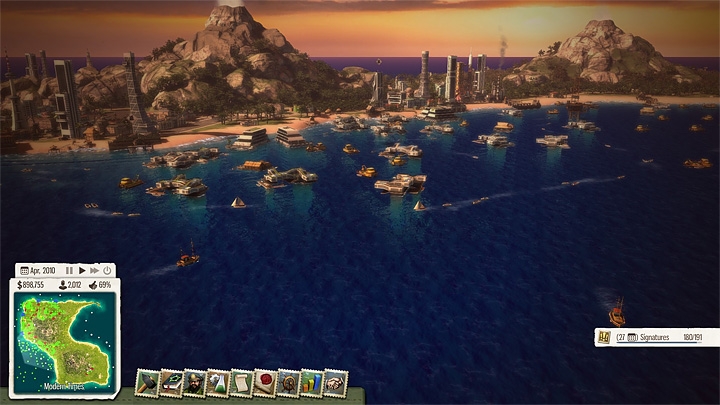The height and width of the screenshot is (405, 720).
Task: Open the power button game menu
Action: [107, 270]
